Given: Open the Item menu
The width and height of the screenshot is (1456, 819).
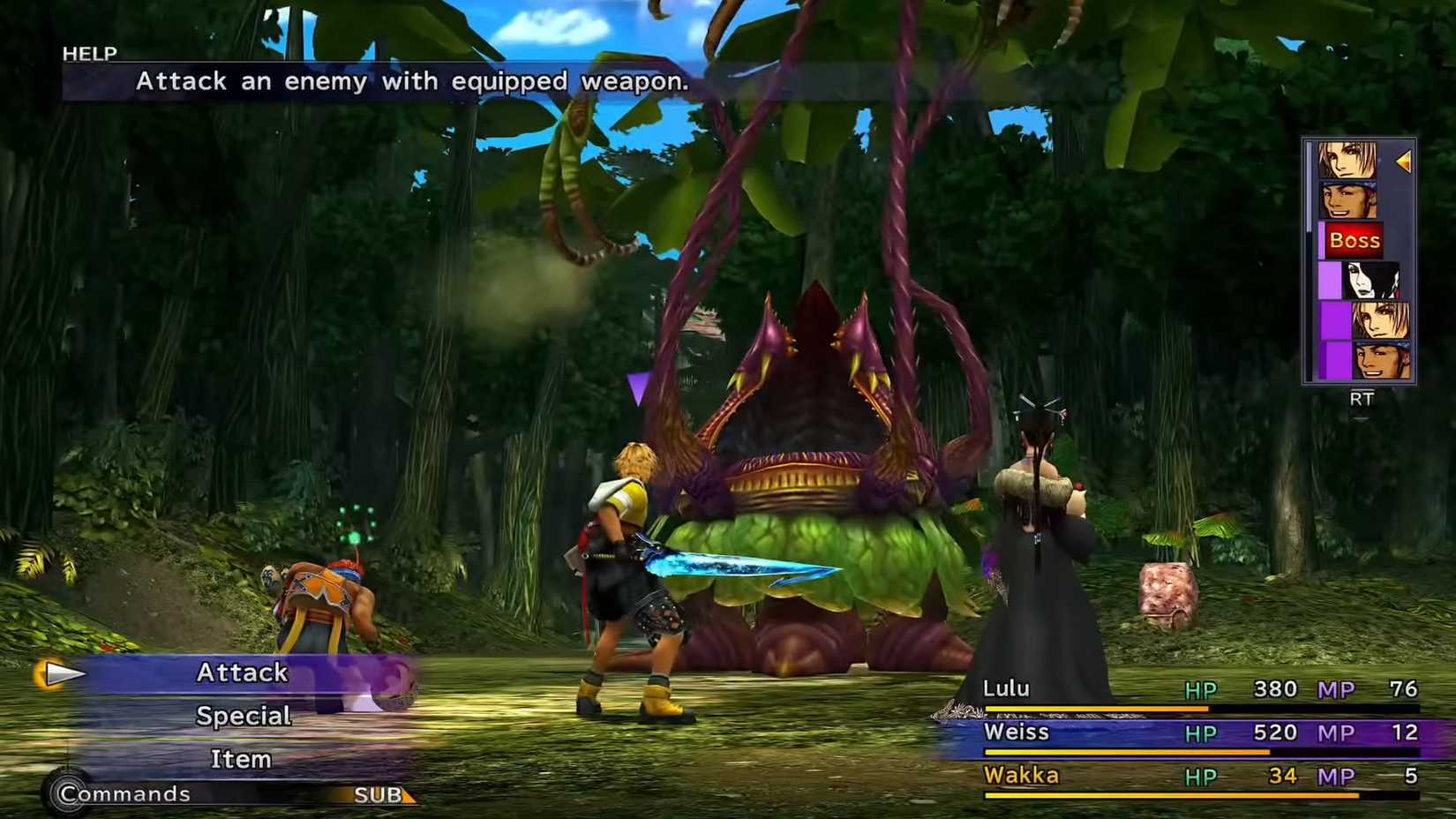Looking at the screenshot, I should pyautogui.click(x=240, y=759).
